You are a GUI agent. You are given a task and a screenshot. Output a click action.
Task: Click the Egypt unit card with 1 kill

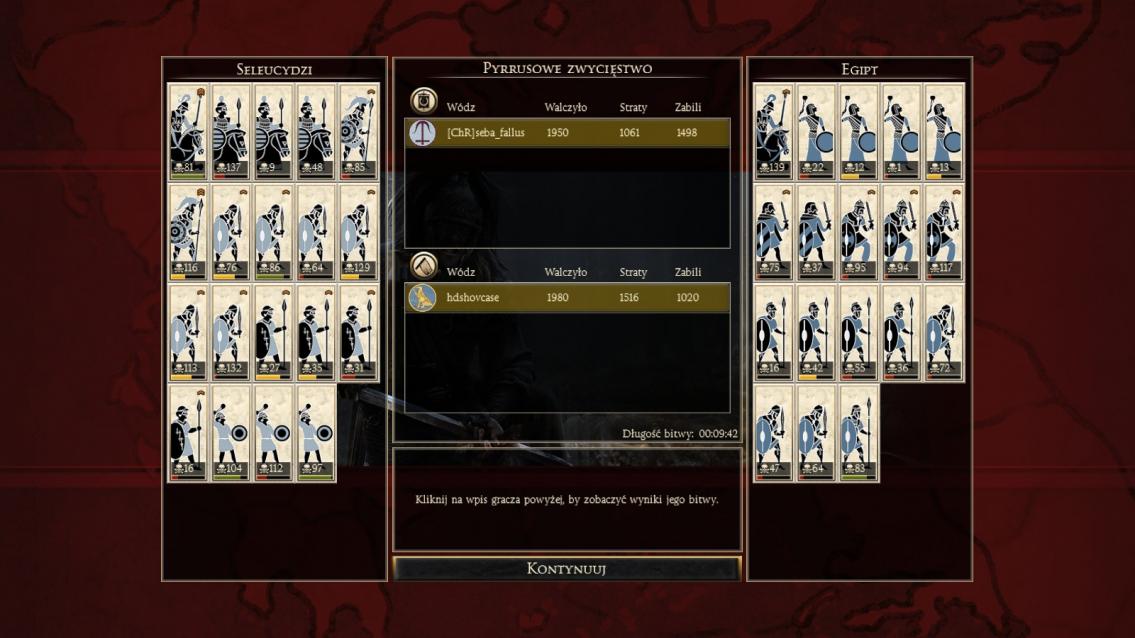901,131
